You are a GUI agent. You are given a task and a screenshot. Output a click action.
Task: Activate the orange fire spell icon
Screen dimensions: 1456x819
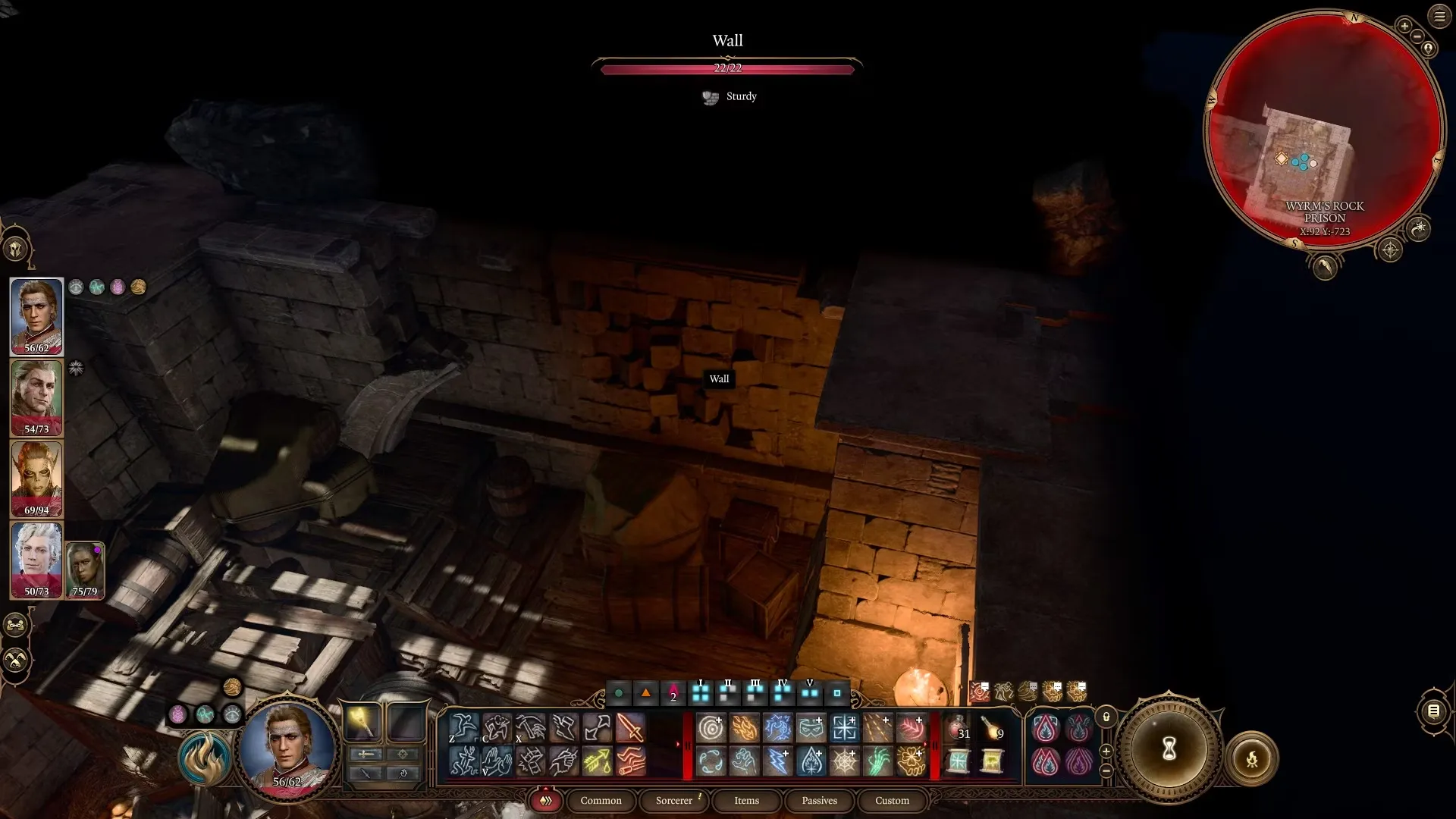[744, 728]
